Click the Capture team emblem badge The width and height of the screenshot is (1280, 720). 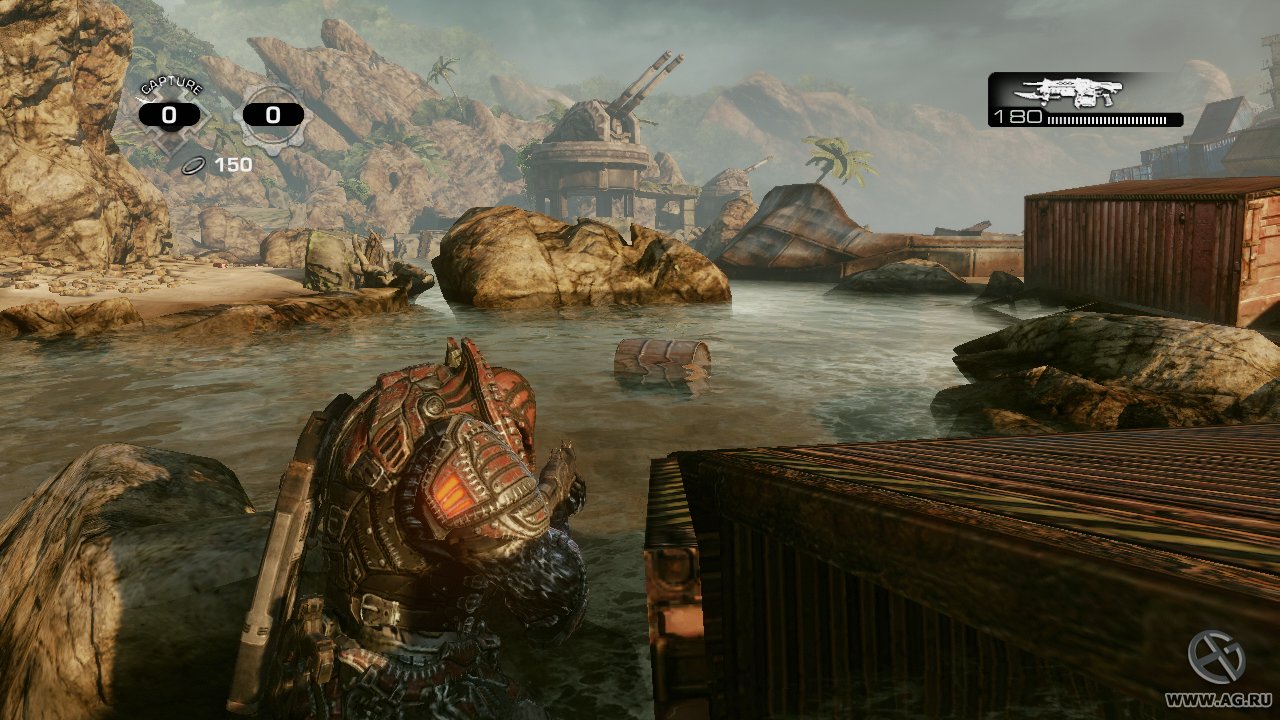(x=169, y=115)
